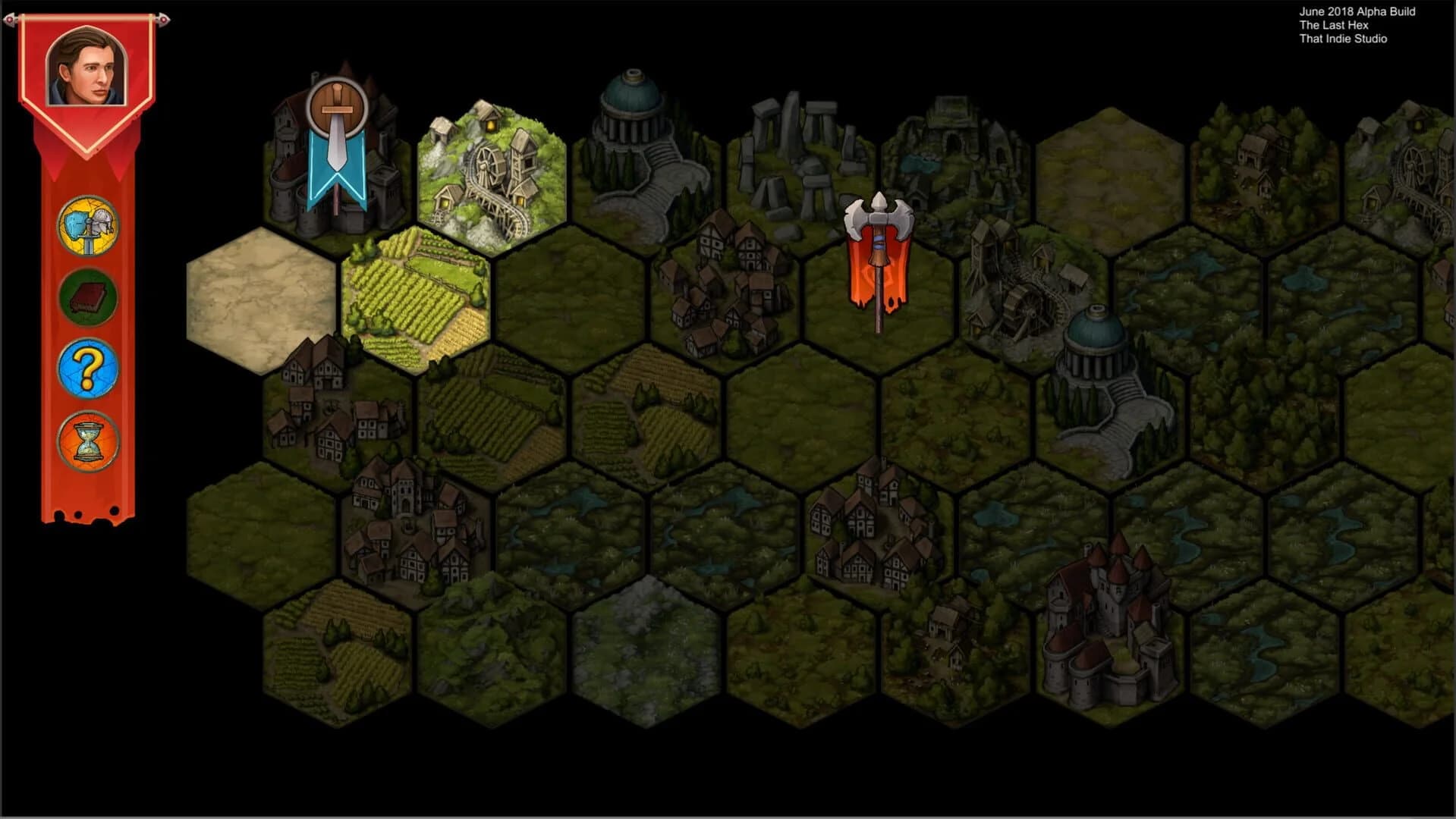The height and width of the screenshot is (819, 1456).
Task: Click the blue sword banner above the castle
Action: [336, 144]
